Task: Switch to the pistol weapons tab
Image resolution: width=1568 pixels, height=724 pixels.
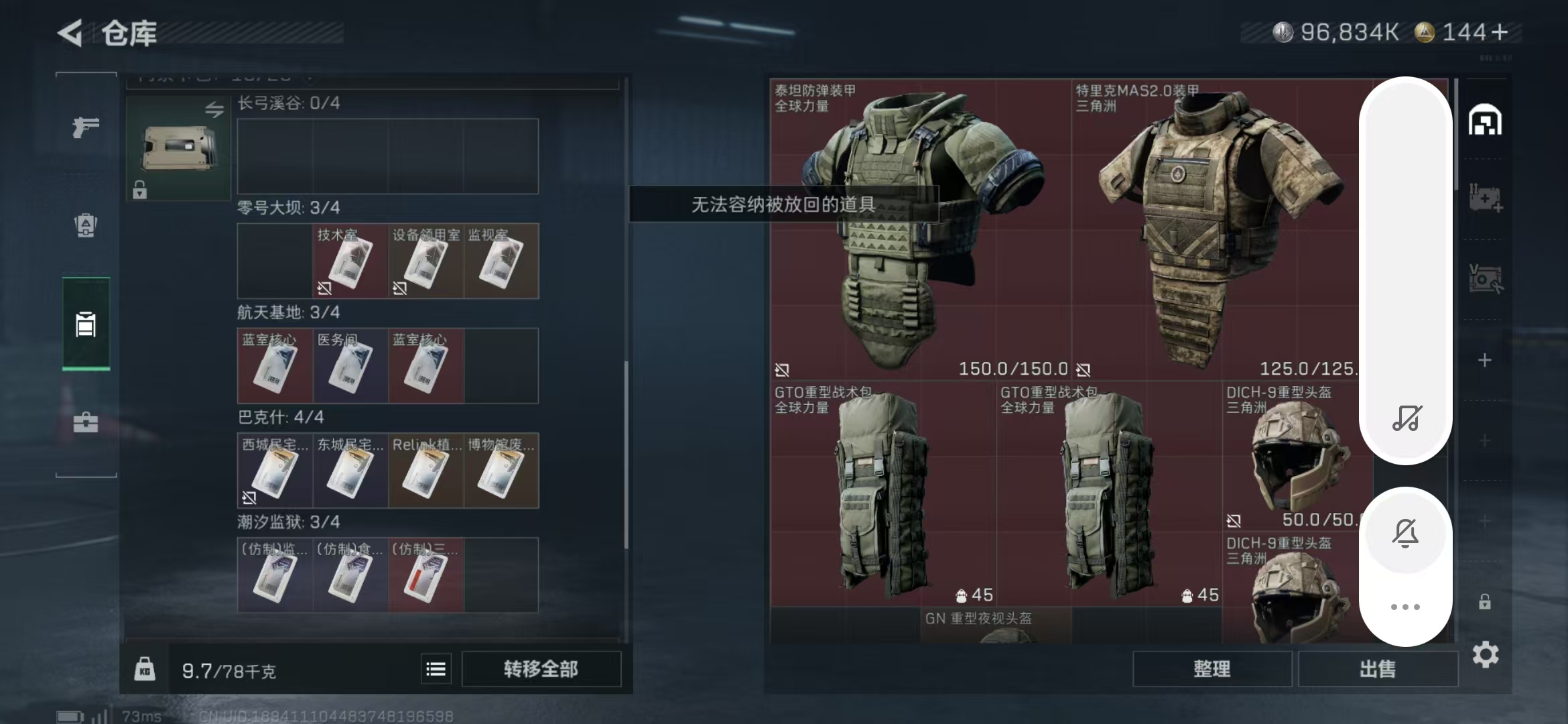Action: (86, 127)
